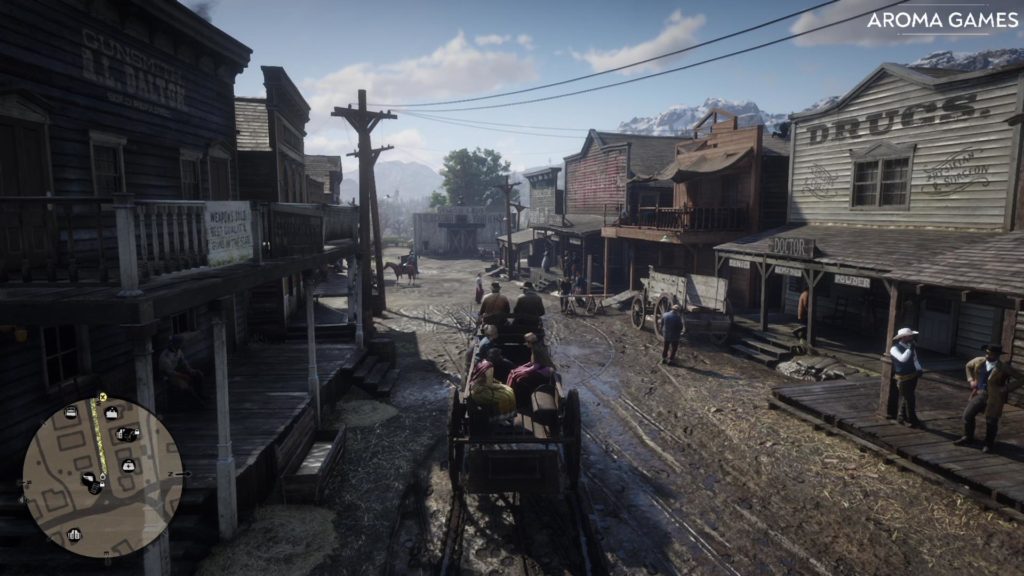The height and width of the screenshot is (576, 1024).
Task: Select the yellow mission marker on the minimap
Action: 101,397
